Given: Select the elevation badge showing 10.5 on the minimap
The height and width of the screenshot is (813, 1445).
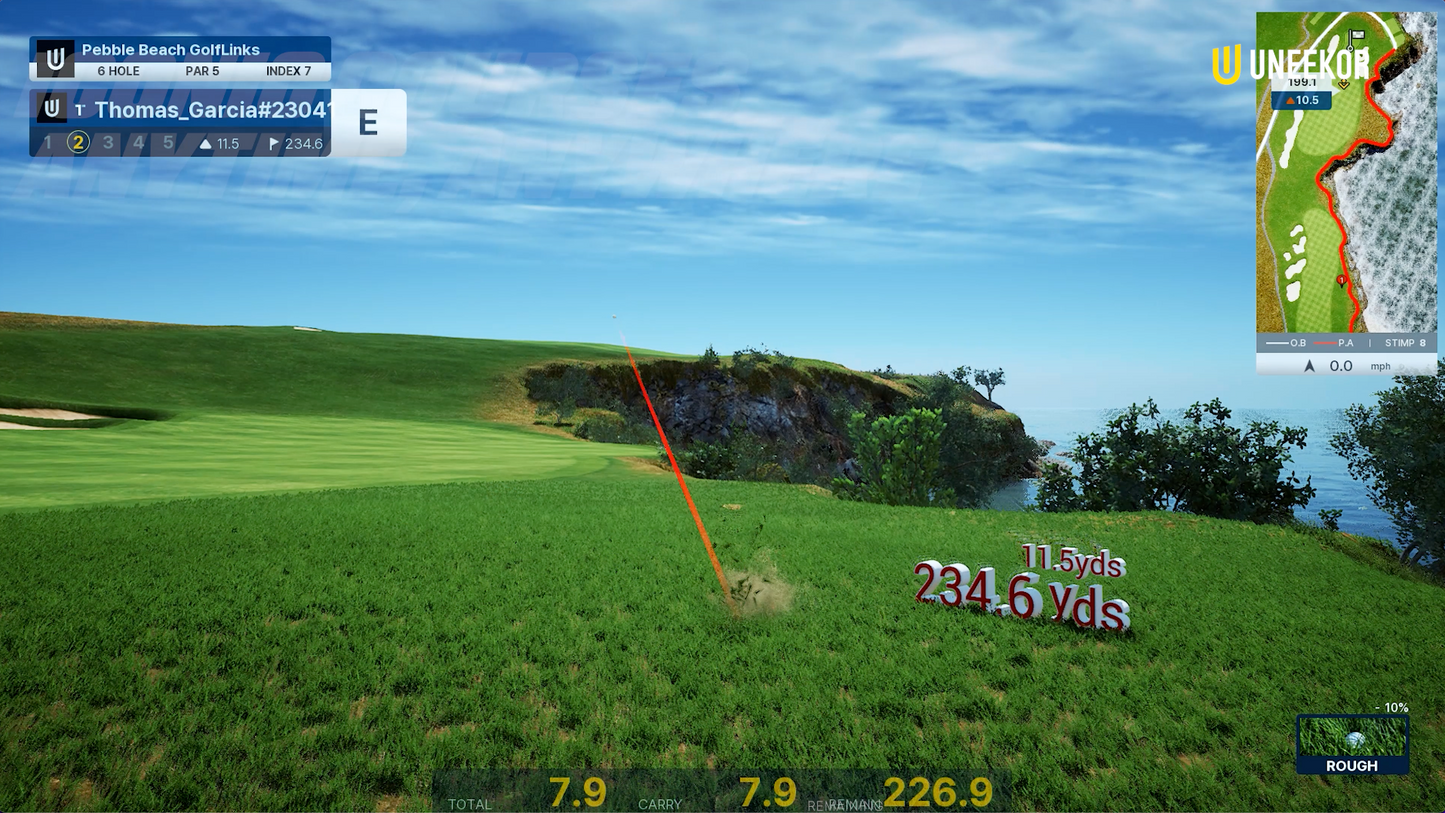Looking at the screenshot, I should click(1304, 100).
